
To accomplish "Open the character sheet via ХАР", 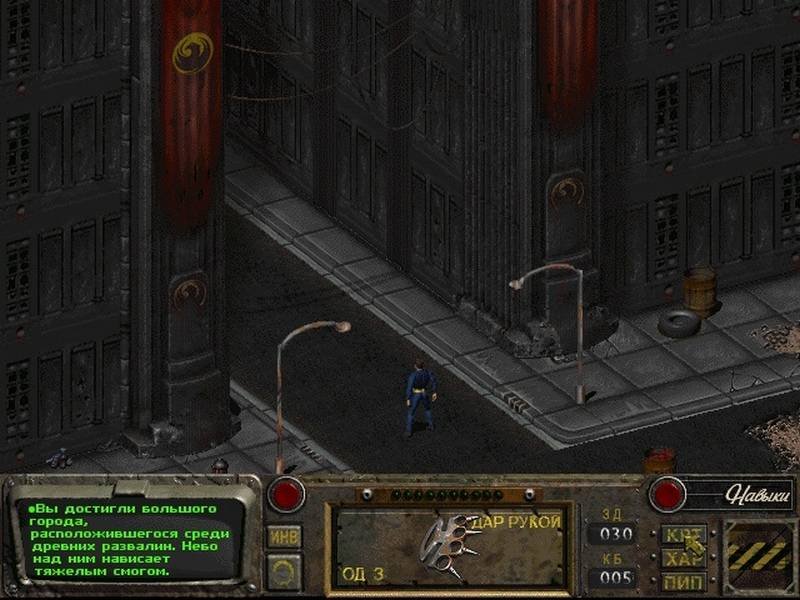I will (684, 558).
